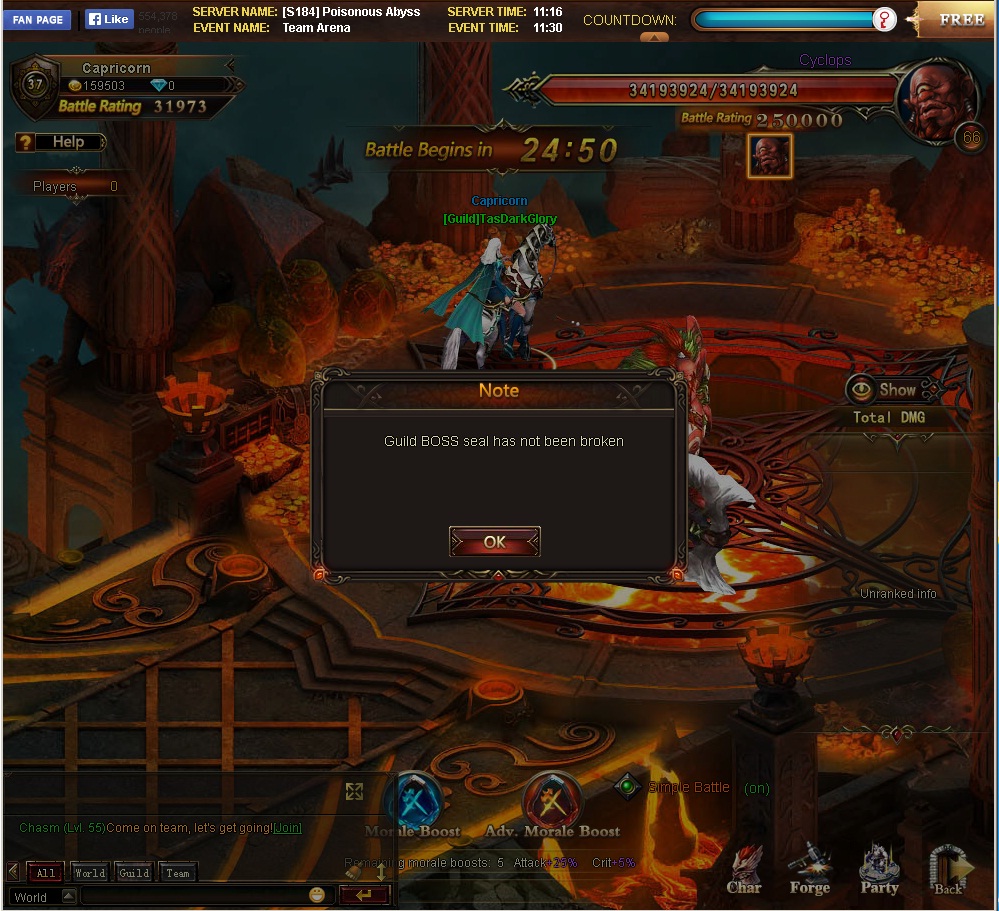
Task: Switch chat to the All tab
Action: click(x=46, y=873)
